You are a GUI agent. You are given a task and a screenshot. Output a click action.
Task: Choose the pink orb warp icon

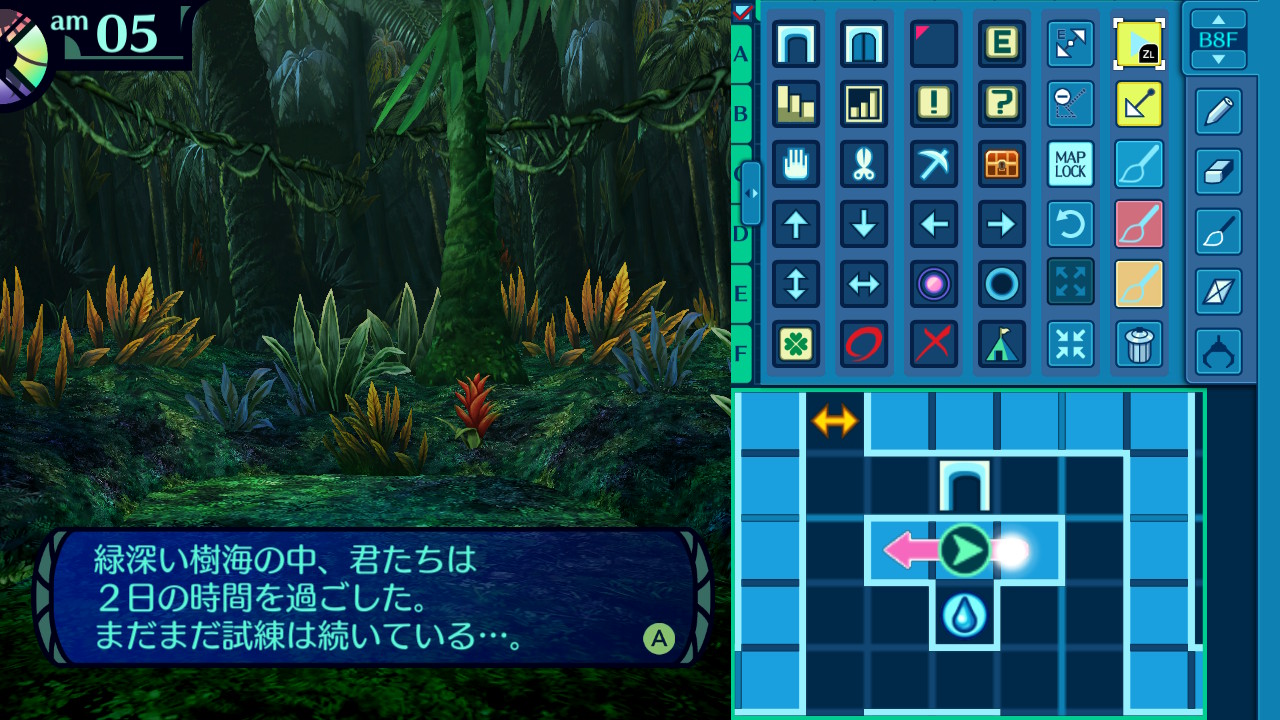click(934, 284)
